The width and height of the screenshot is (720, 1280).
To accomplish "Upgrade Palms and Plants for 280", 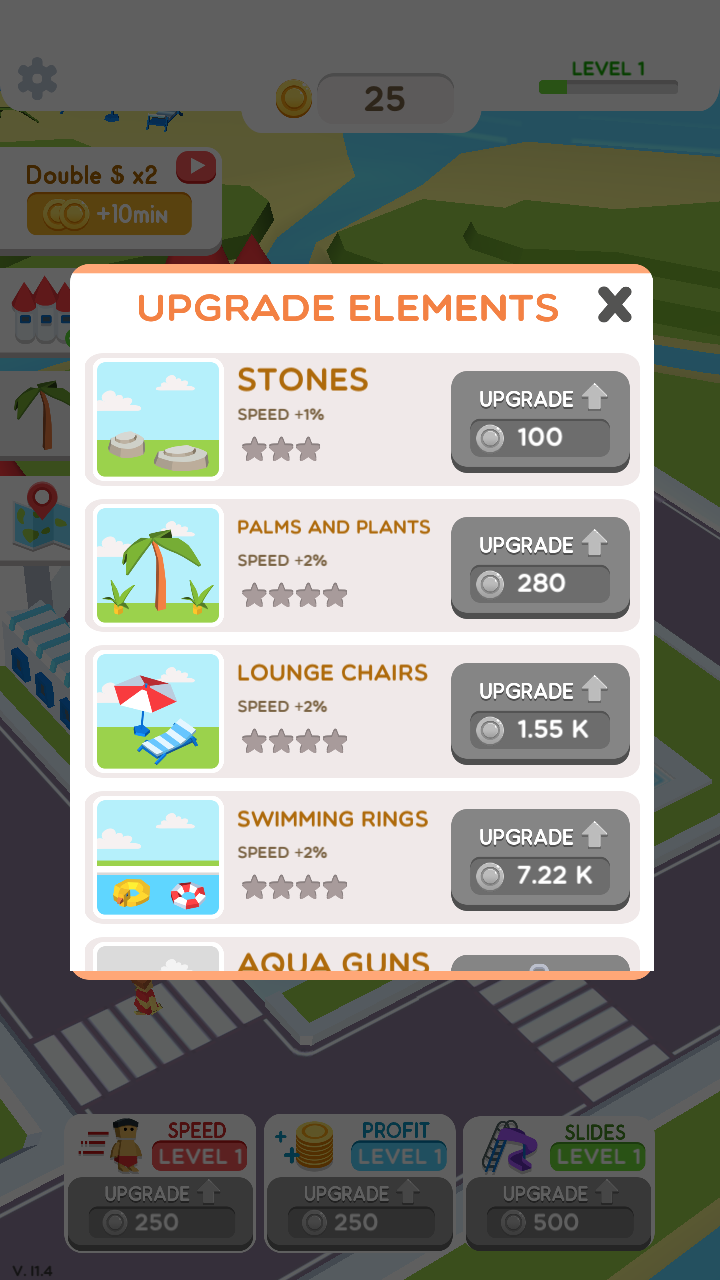I will coord(540,566).
